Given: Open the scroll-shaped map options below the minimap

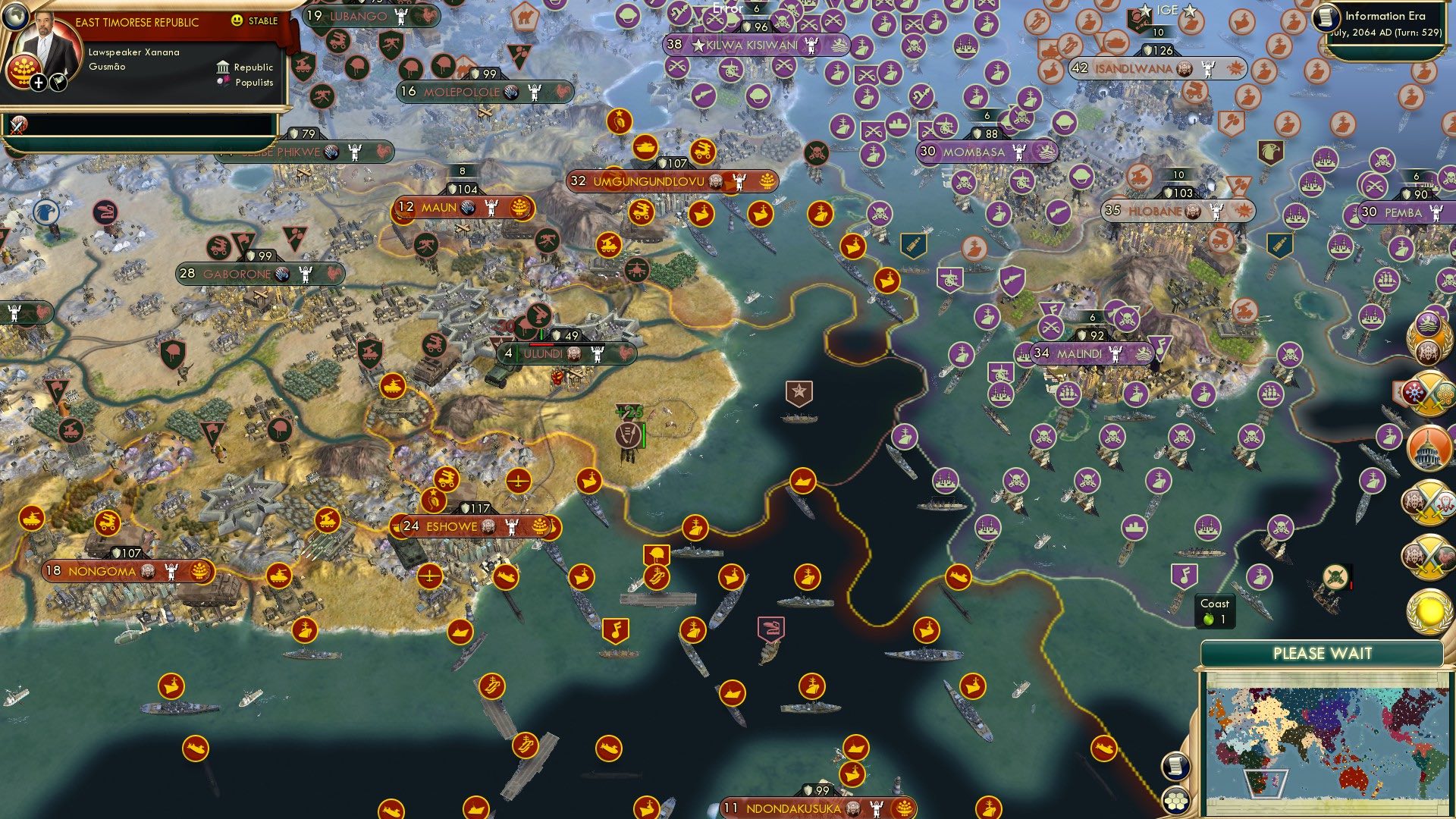Looking at the screenshot, I should (x=1175, y=766).
